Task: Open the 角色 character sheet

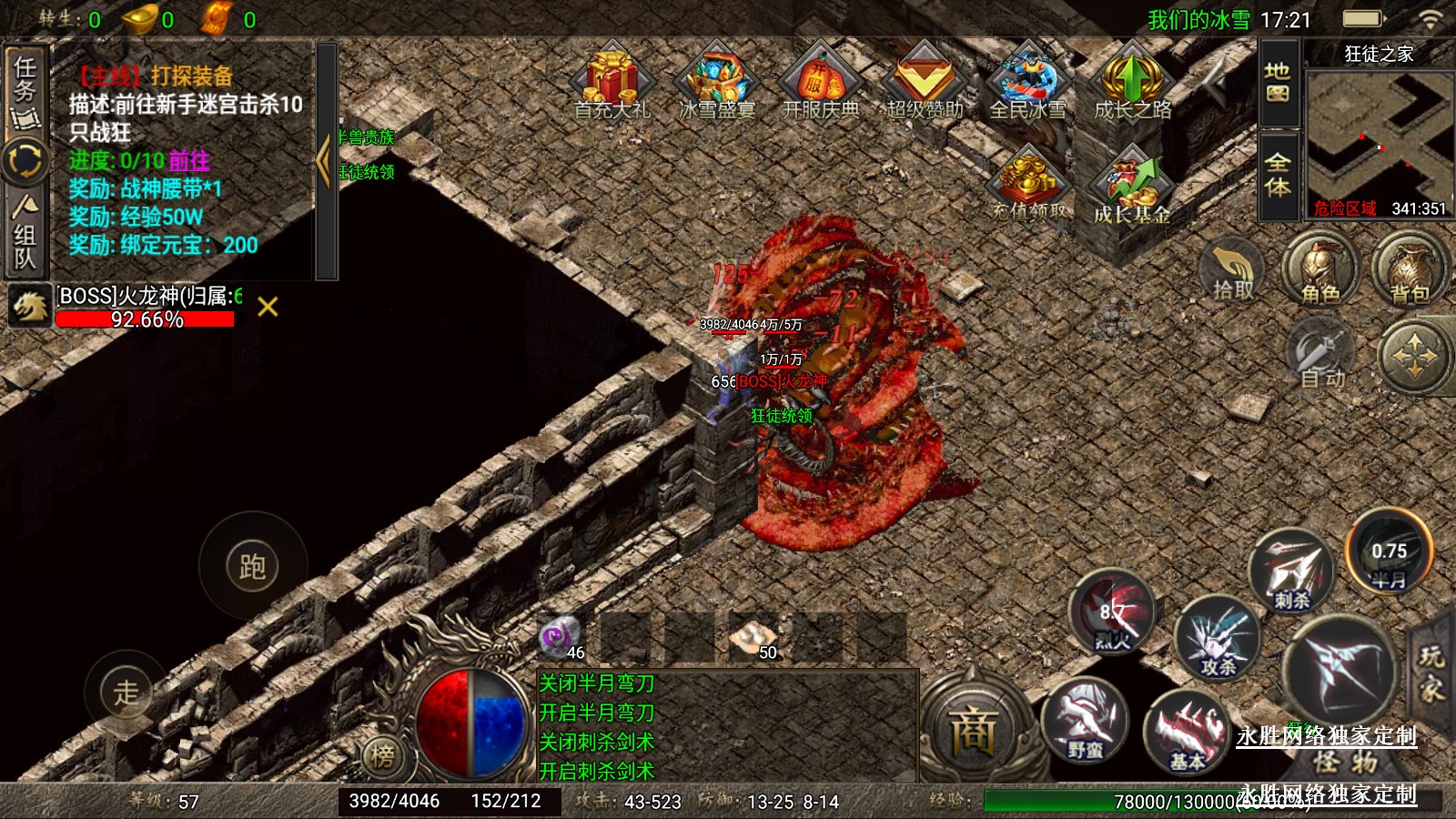Action: [1319, 269]
